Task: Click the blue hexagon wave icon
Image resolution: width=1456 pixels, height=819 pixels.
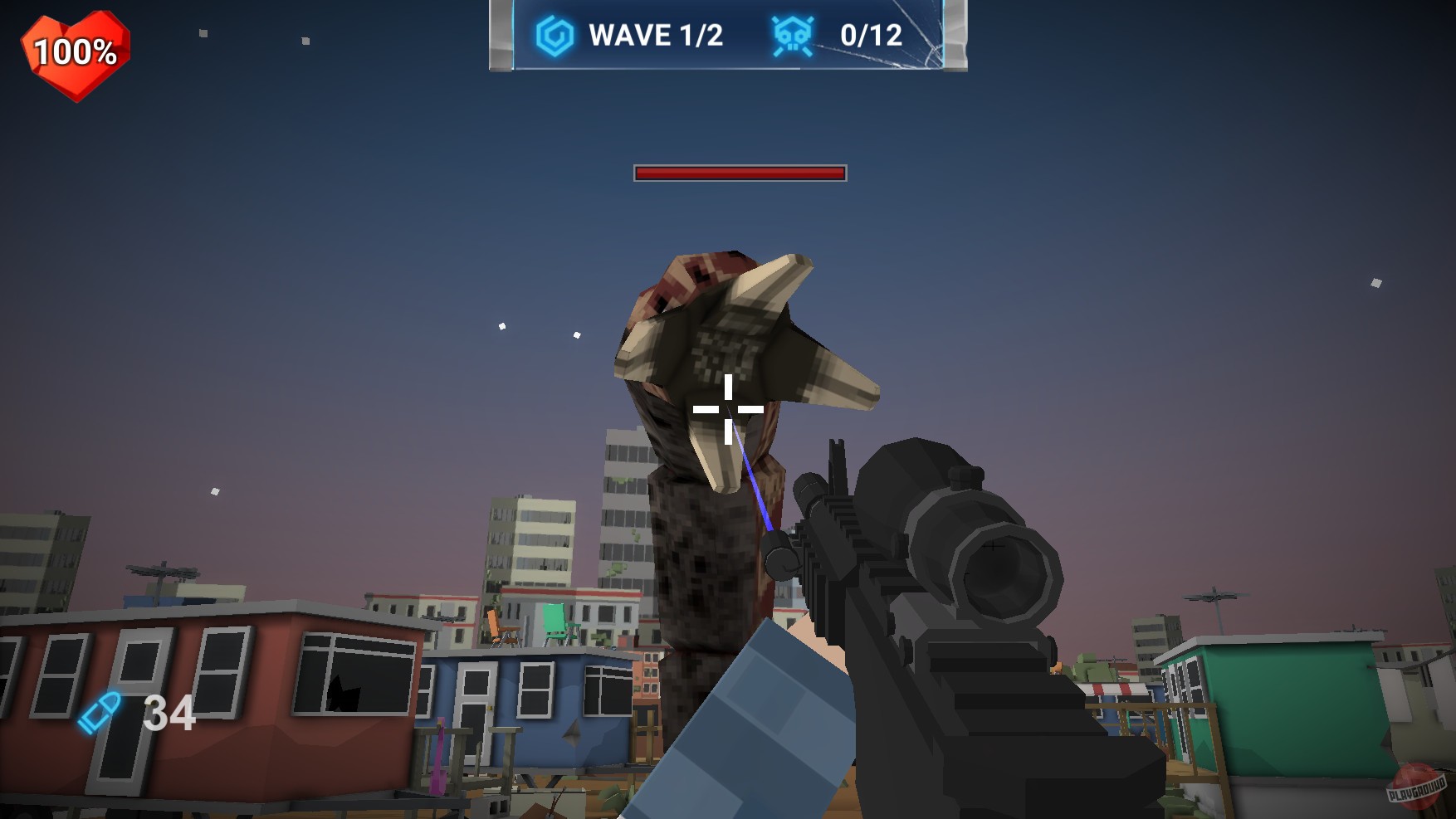Action: 555,36
